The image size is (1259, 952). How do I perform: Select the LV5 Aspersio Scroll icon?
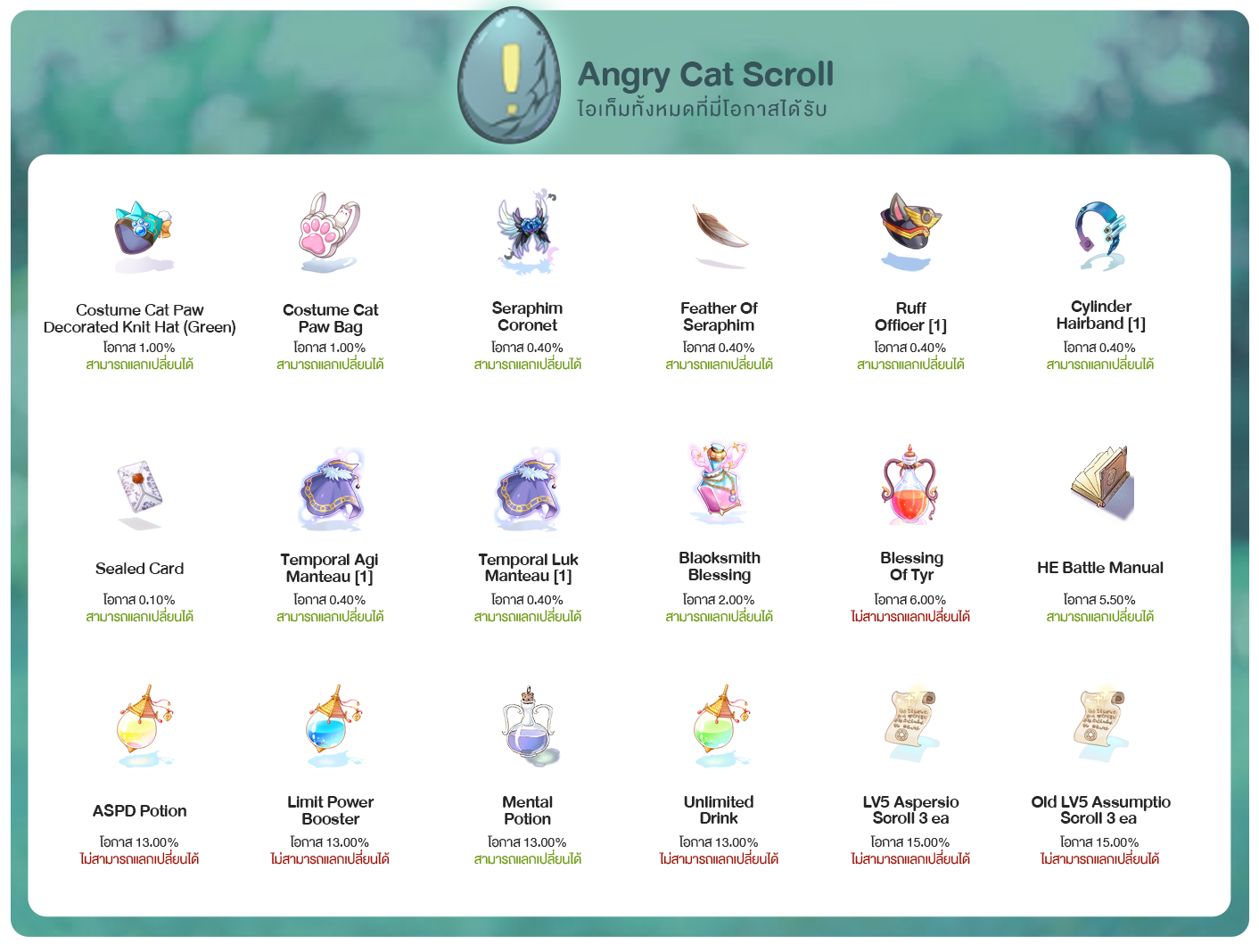pyautogui.click(x=910, y=722)
